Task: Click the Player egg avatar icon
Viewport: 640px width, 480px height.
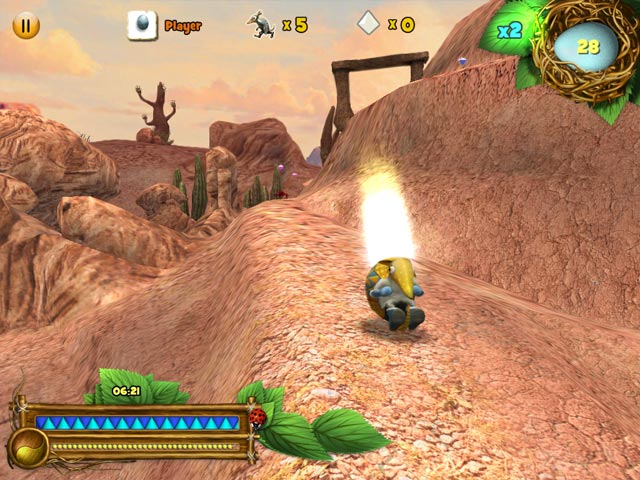Action: point(142,25)
